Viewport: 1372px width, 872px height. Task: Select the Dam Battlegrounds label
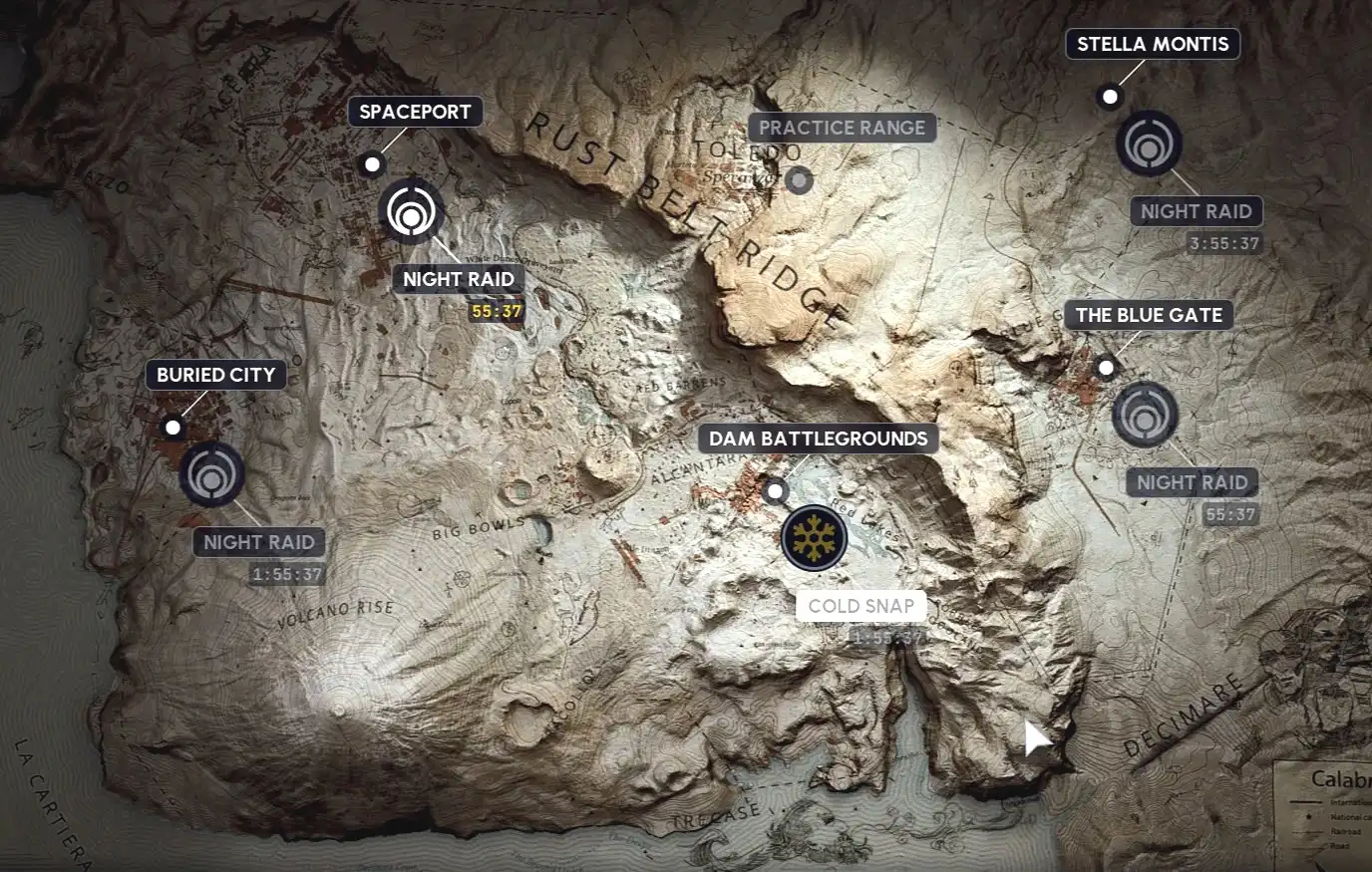point(818,438)
